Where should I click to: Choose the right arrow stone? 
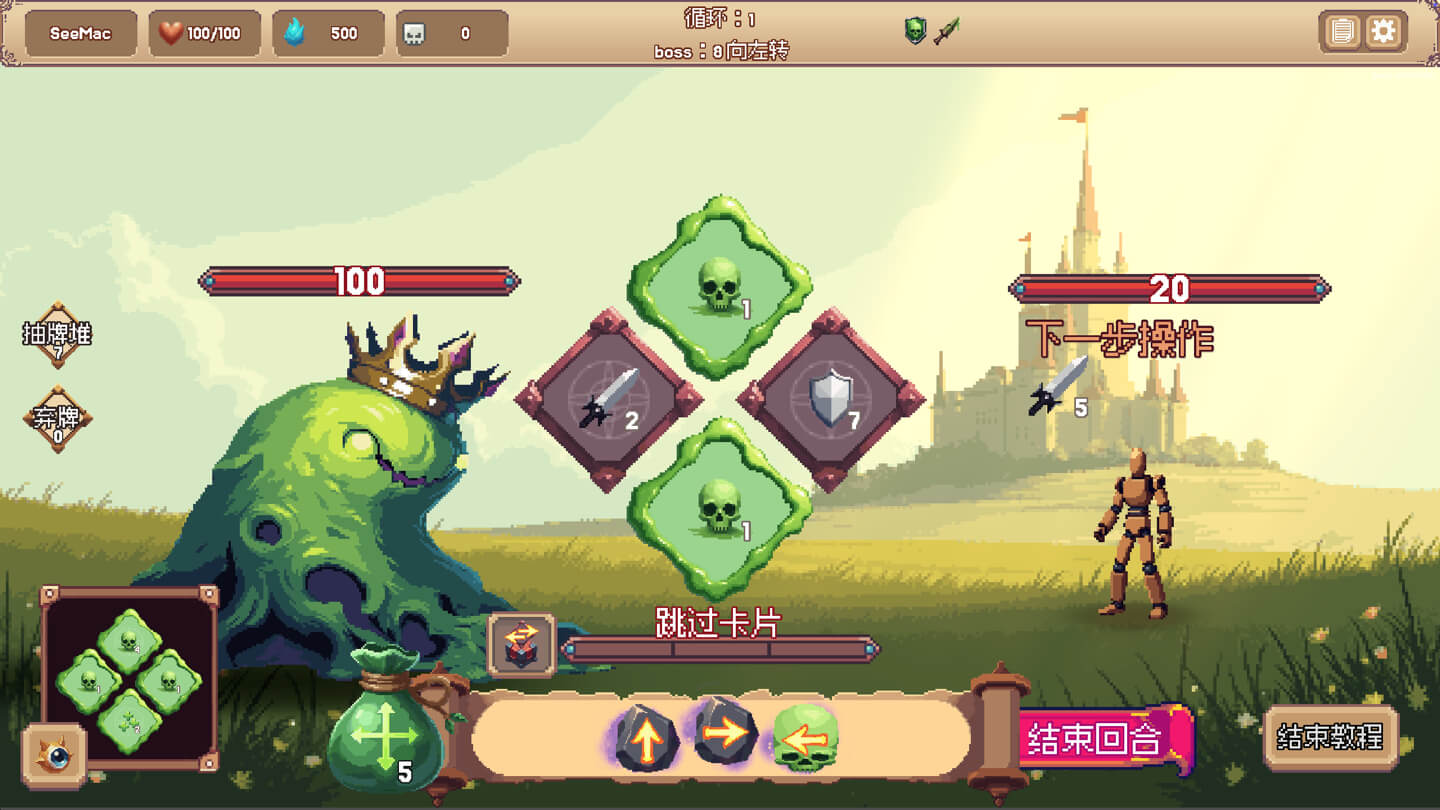click(x=724, y=733)
